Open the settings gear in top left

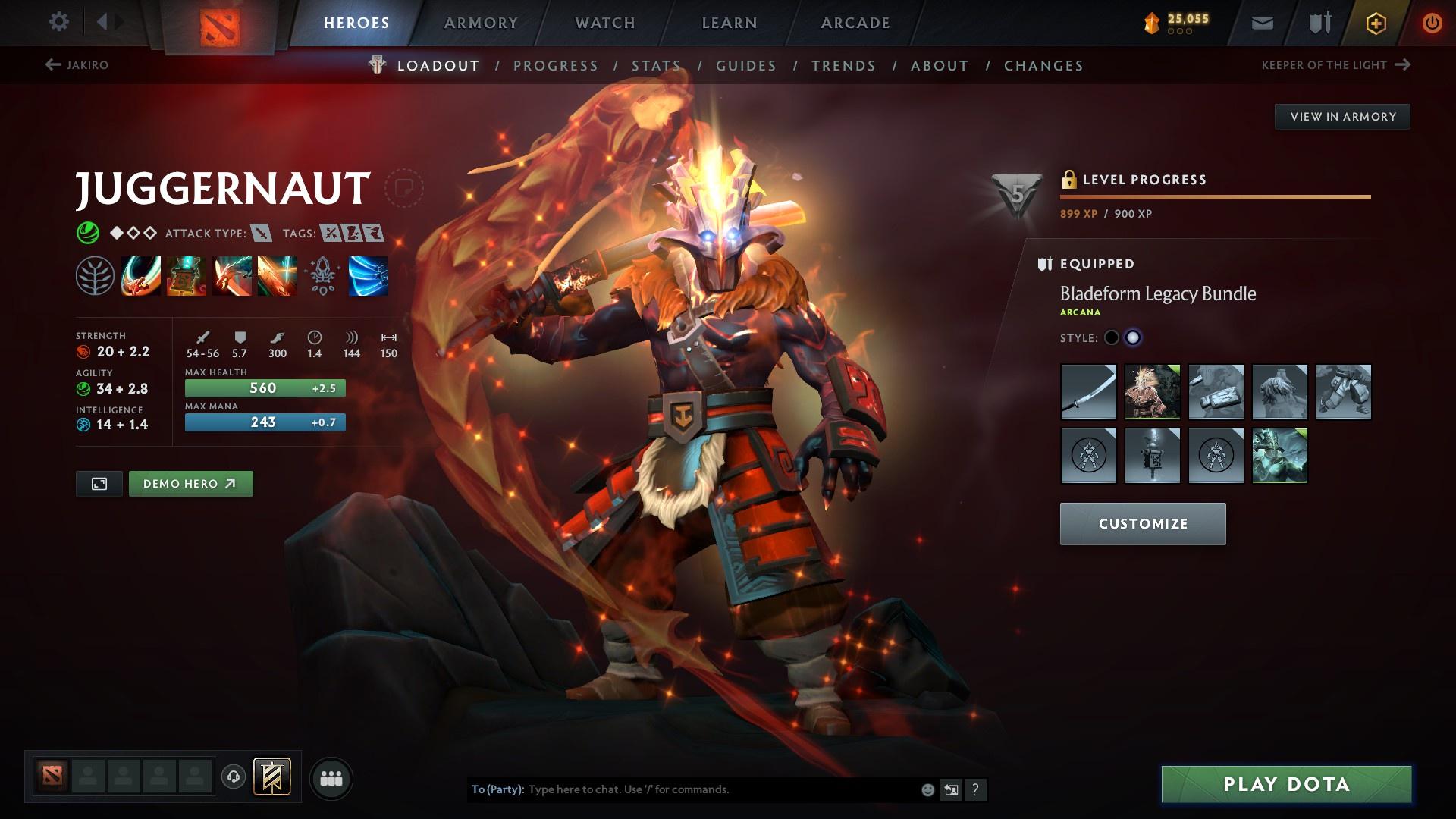pyautogui.click(x=59, y=22)
